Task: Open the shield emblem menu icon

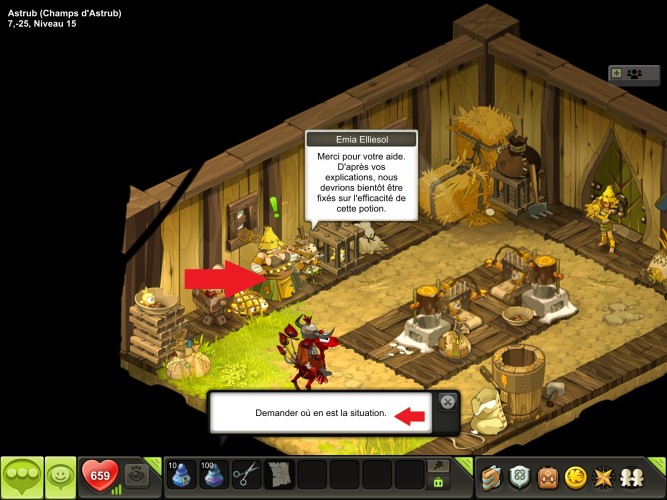Action: click(518, 476)
